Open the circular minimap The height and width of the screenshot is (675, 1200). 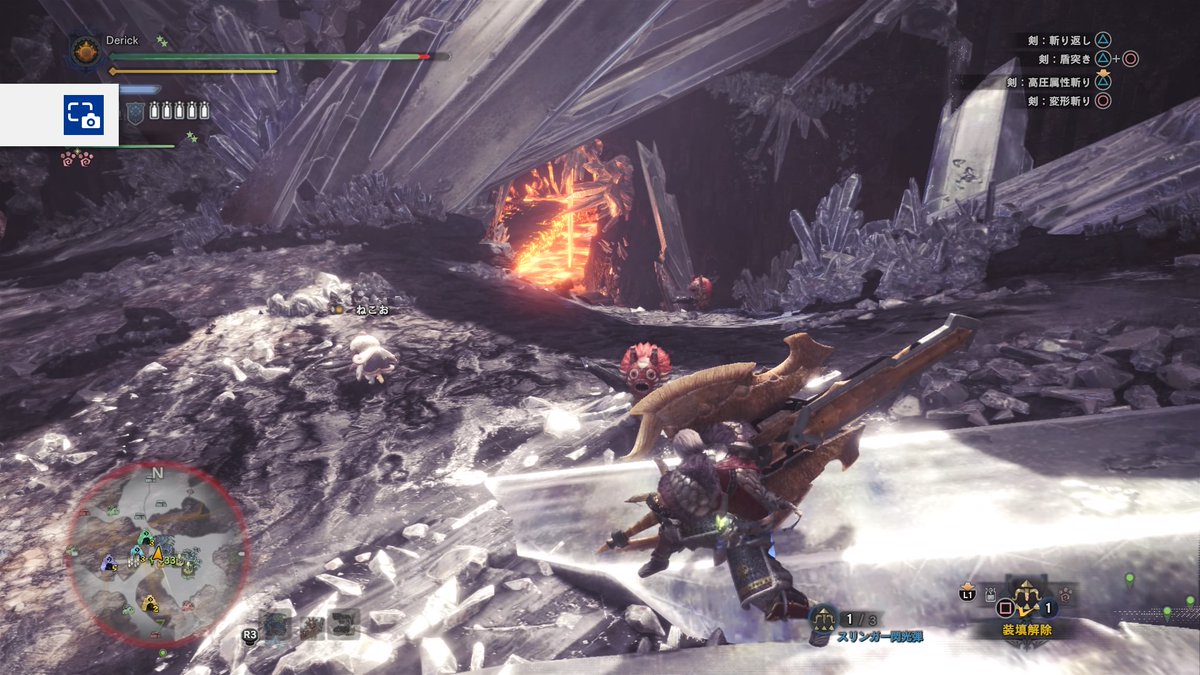point(156,553)
